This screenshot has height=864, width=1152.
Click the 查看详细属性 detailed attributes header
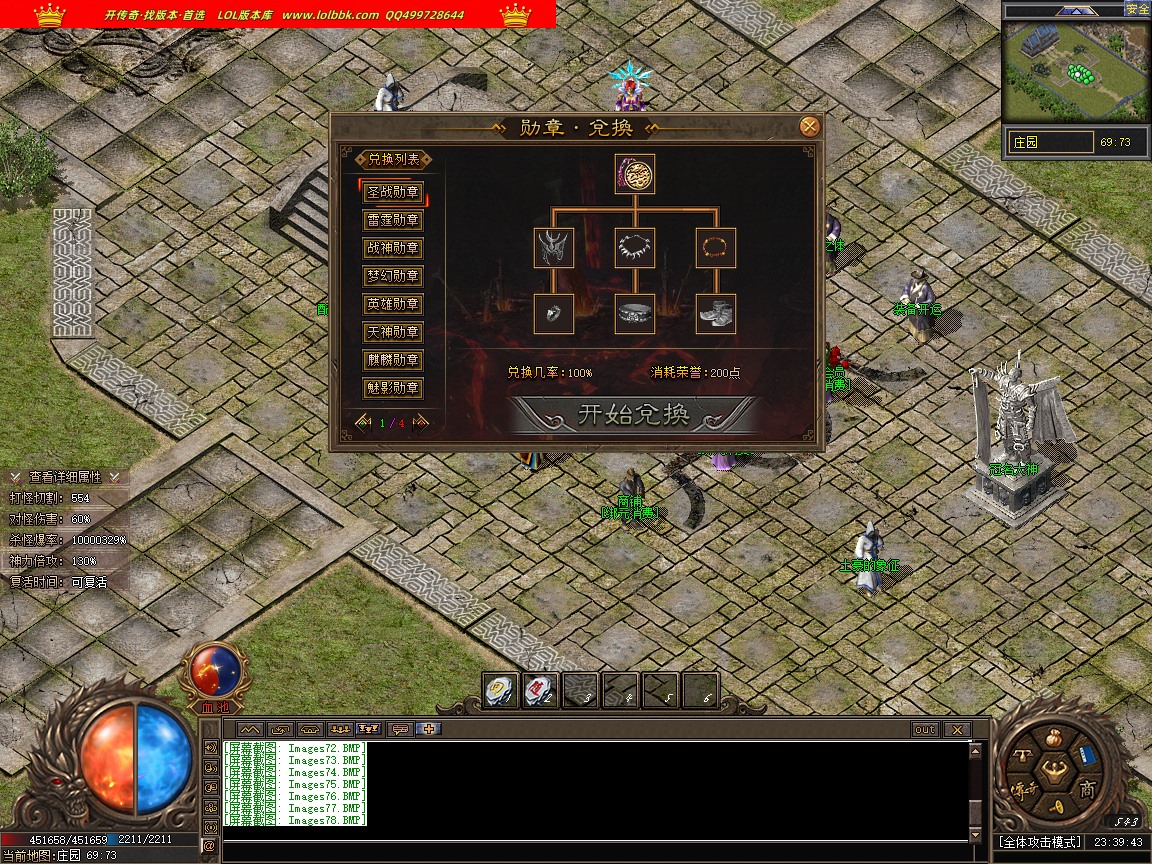pos(65,477)
